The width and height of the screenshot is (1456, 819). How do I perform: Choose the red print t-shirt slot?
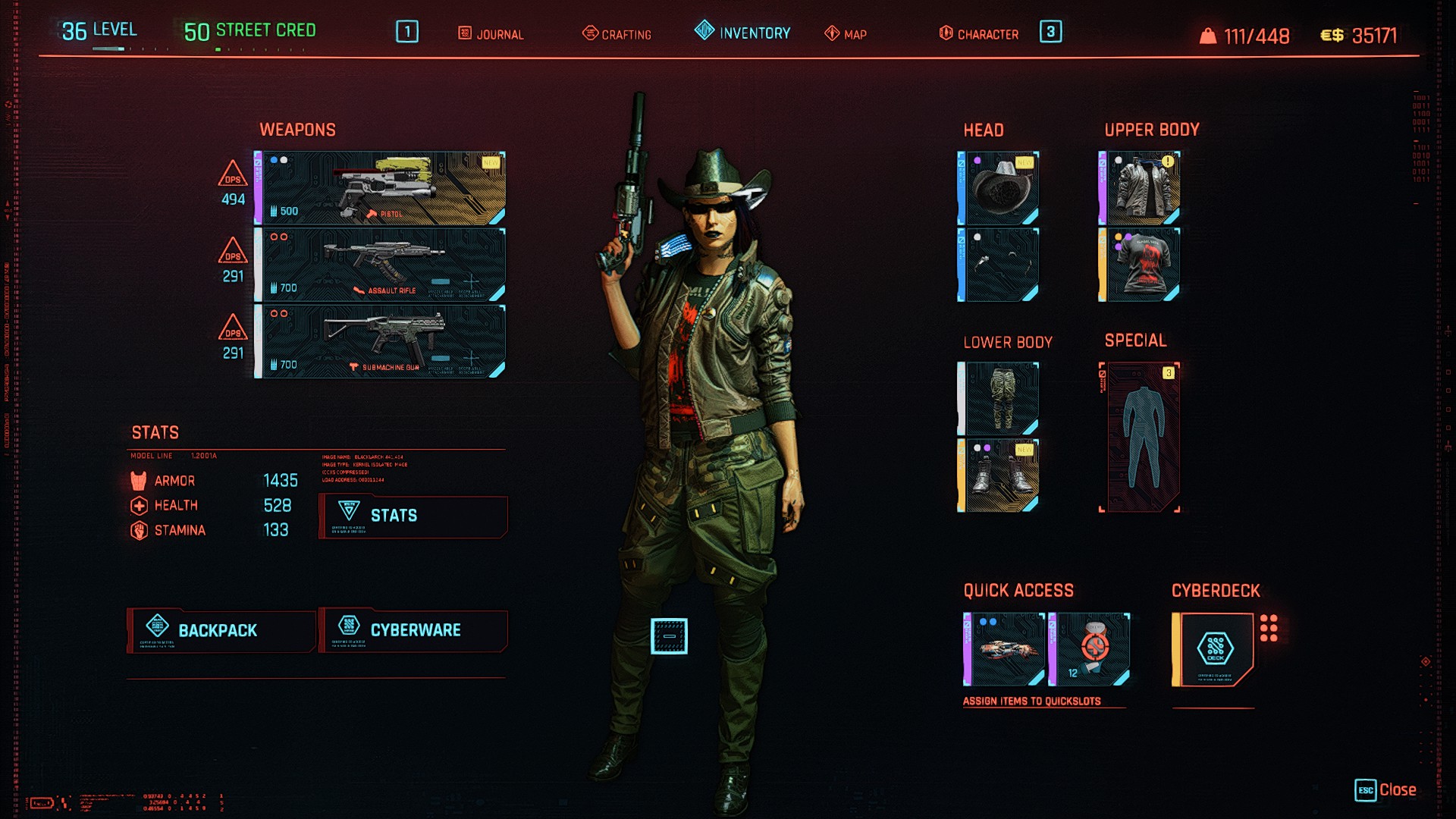click(x=1140, y=265)
